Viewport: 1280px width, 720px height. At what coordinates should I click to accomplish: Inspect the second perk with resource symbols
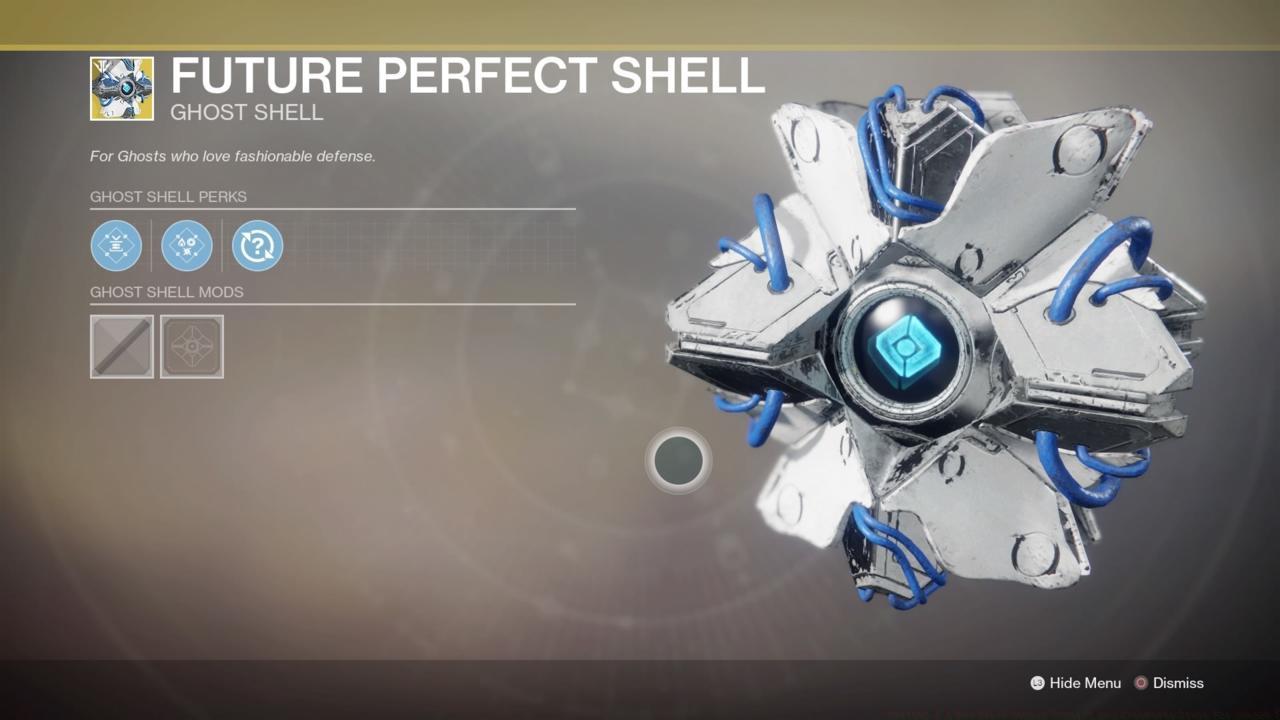[x=187, y=245]
